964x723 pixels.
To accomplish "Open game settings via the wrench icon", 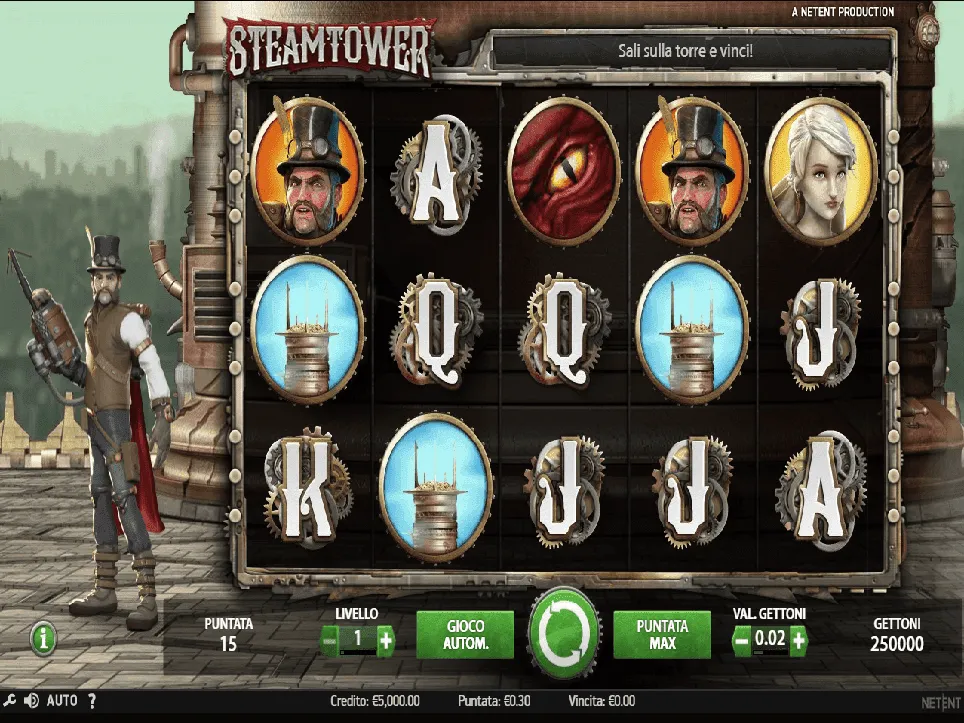I will pos(10,701).
